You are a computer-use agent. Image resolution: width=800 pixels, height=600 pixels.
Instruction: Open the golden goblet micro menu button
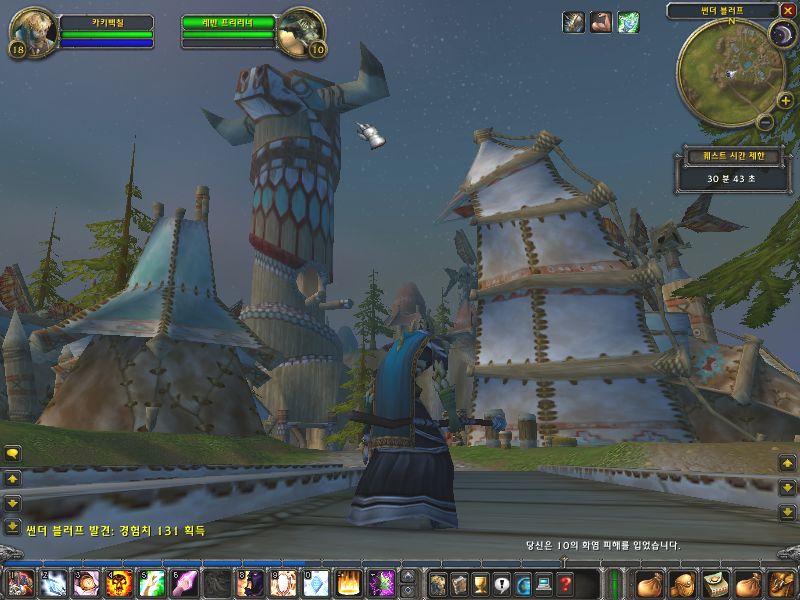480,584
